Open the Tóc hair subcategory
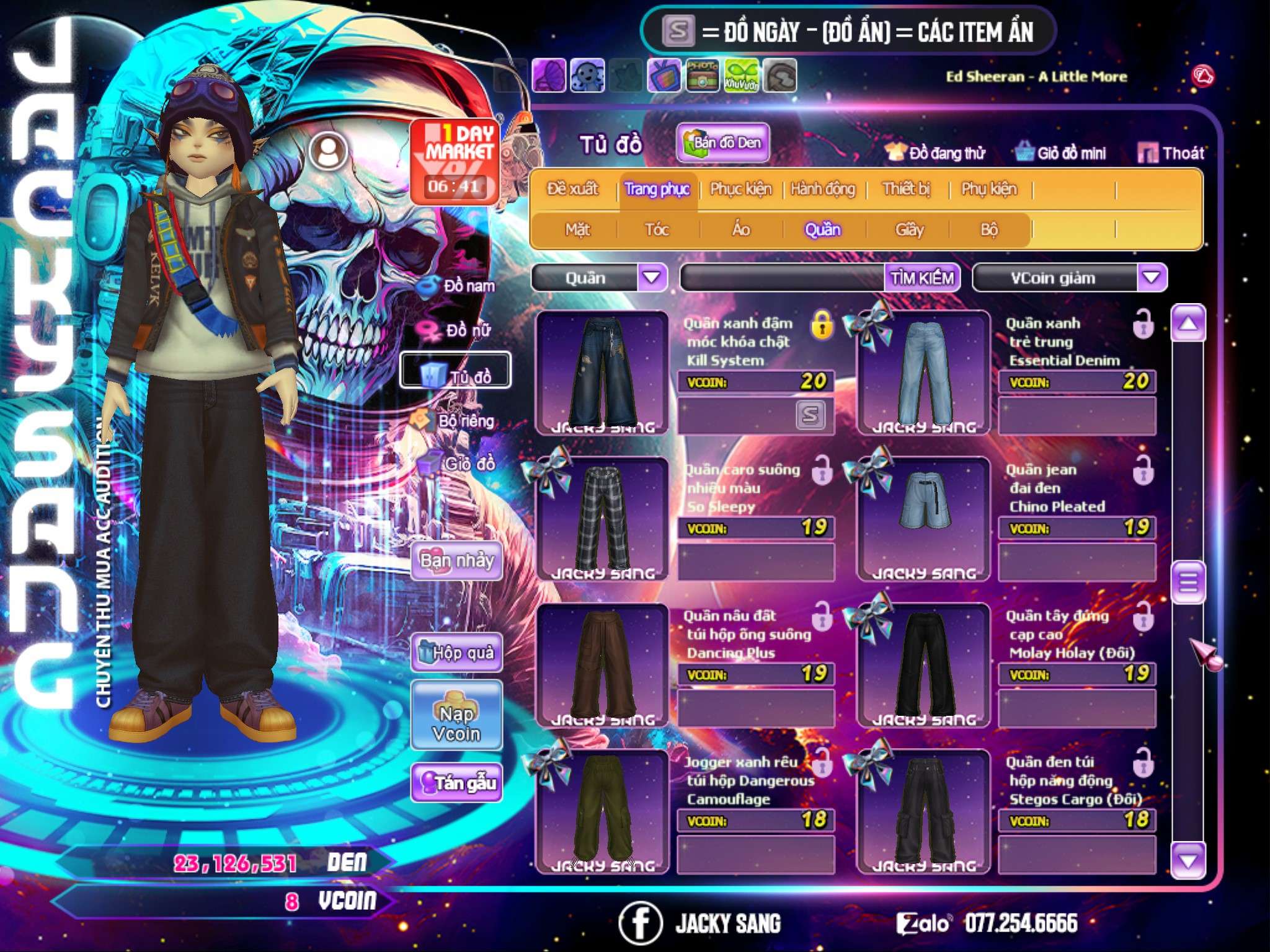Viewport: 1270px width, 952px height. pyautogui.click(x=657, y=229)
